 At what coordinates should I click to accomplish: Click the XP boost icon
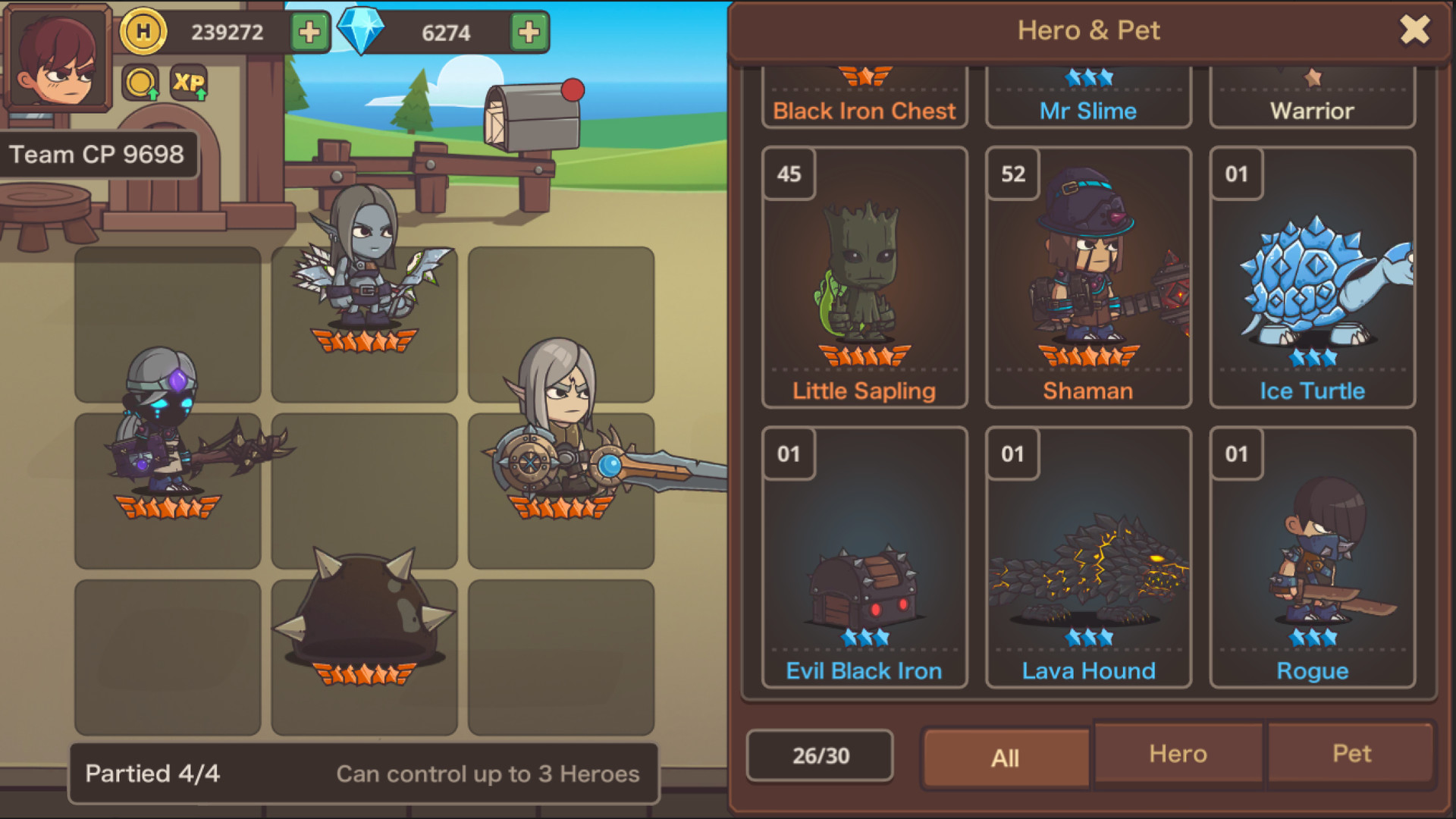click(x=190, y=82)
